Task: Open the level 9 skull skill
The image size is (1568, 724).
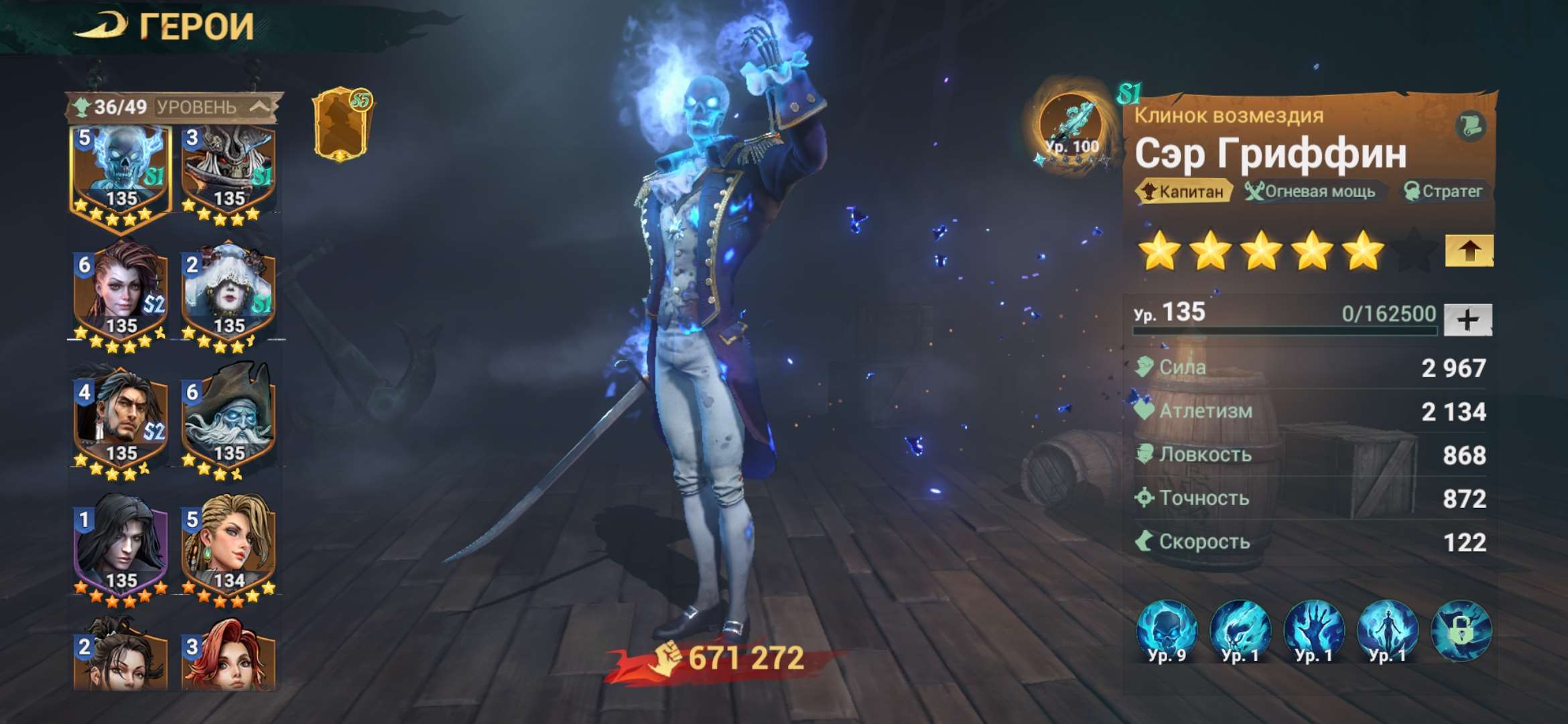Action: click(1167, 631)
